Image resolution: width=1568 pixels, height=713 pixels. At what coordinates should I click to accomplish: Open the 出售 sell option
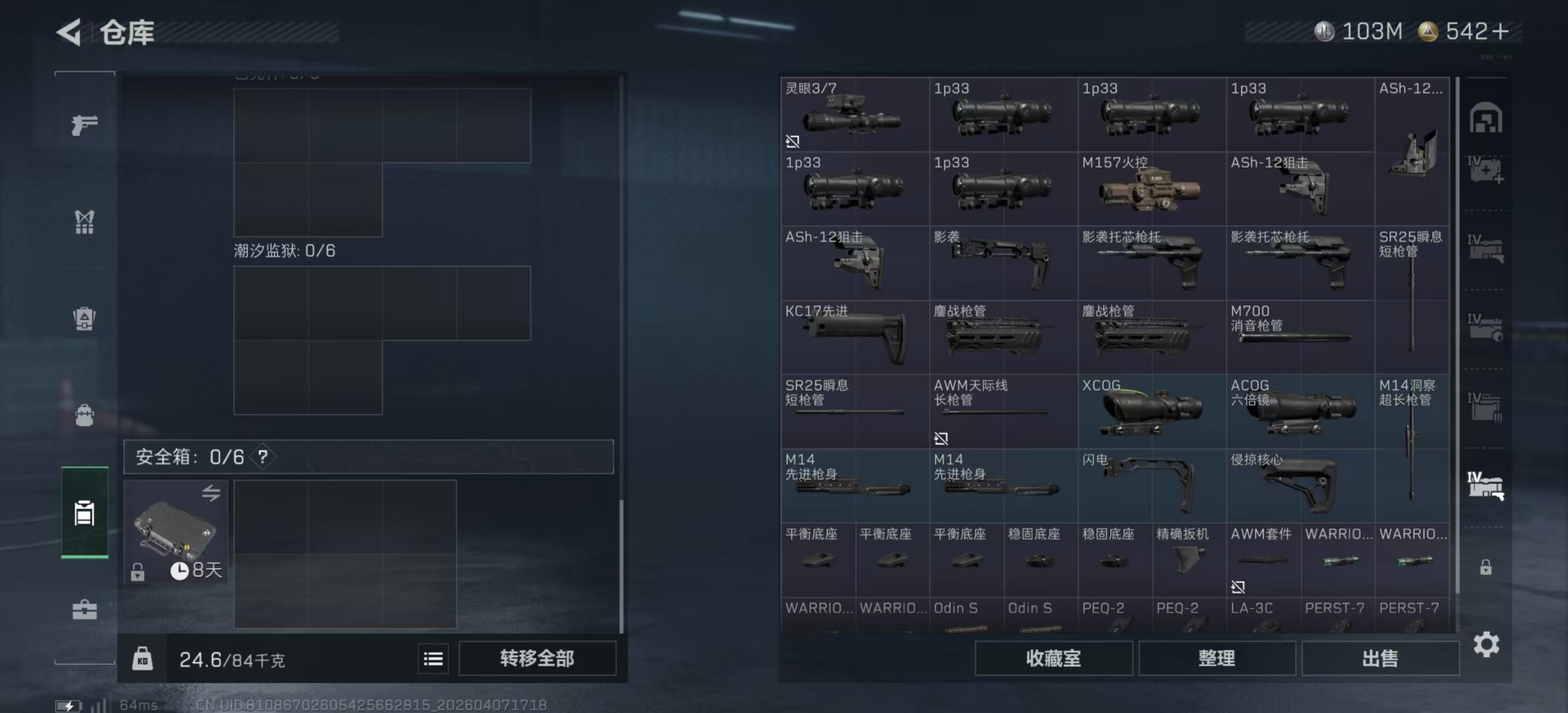click(x=1380, y=658)
